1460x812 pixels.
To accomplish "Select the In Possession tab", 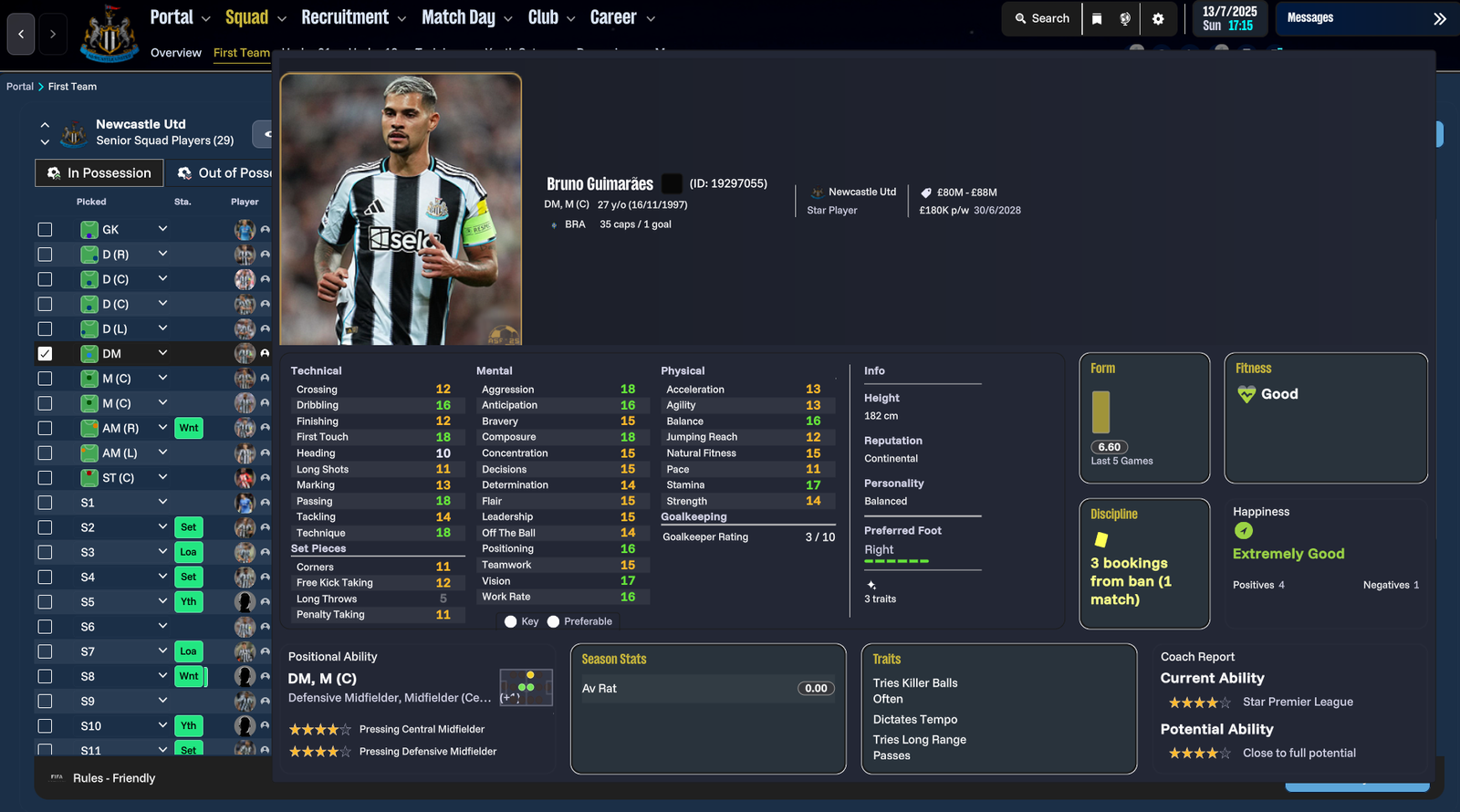I will coord(99,173).
